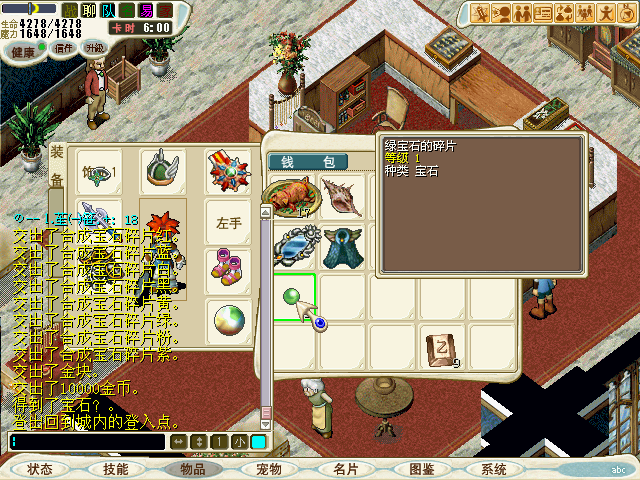Open the 图鉴 encyclopedia menu

[421, 469]
